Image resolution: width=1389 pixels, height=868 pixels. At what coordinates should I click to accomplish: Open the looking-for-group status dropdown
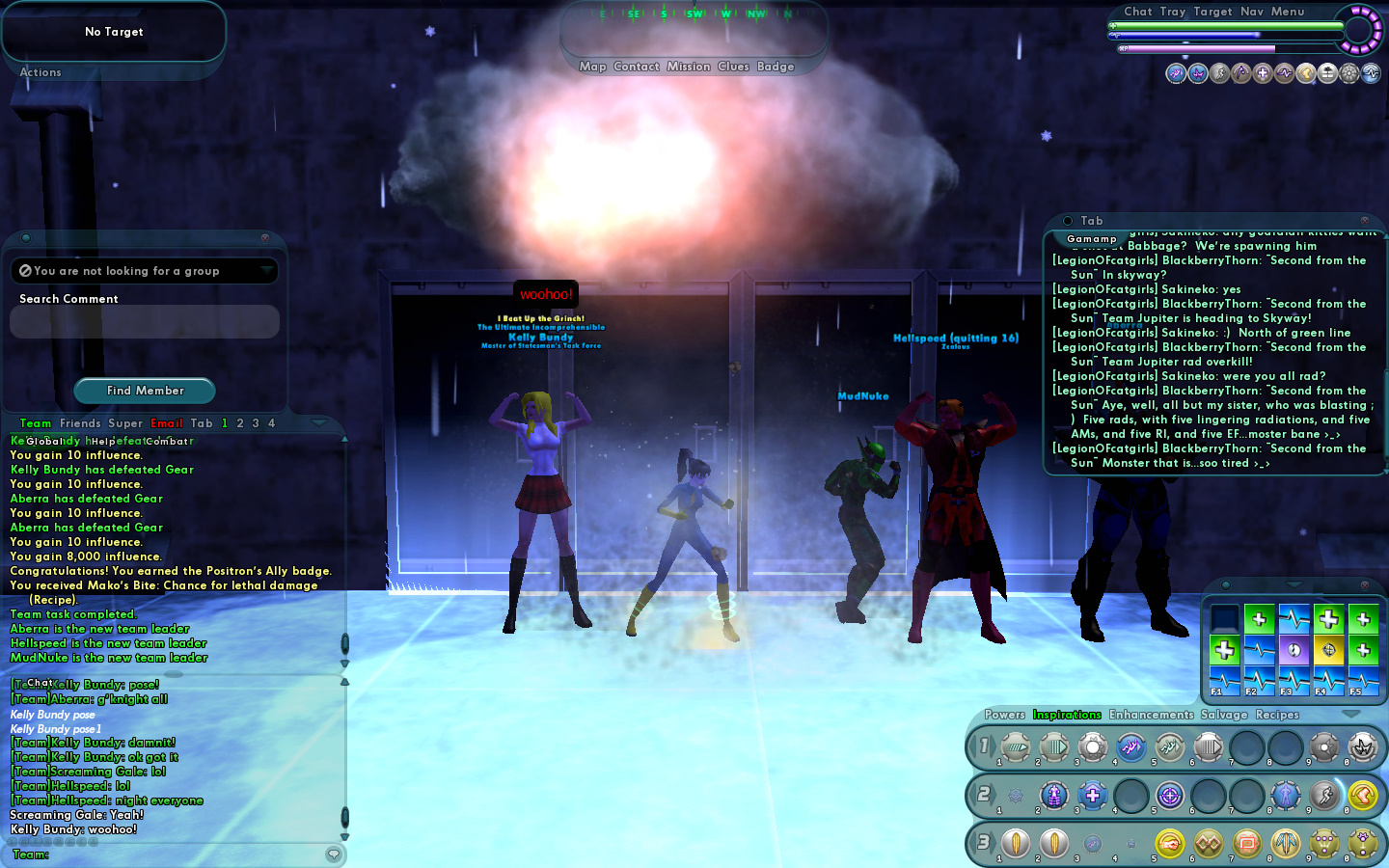pyautogui.click(x=266, y=271)
